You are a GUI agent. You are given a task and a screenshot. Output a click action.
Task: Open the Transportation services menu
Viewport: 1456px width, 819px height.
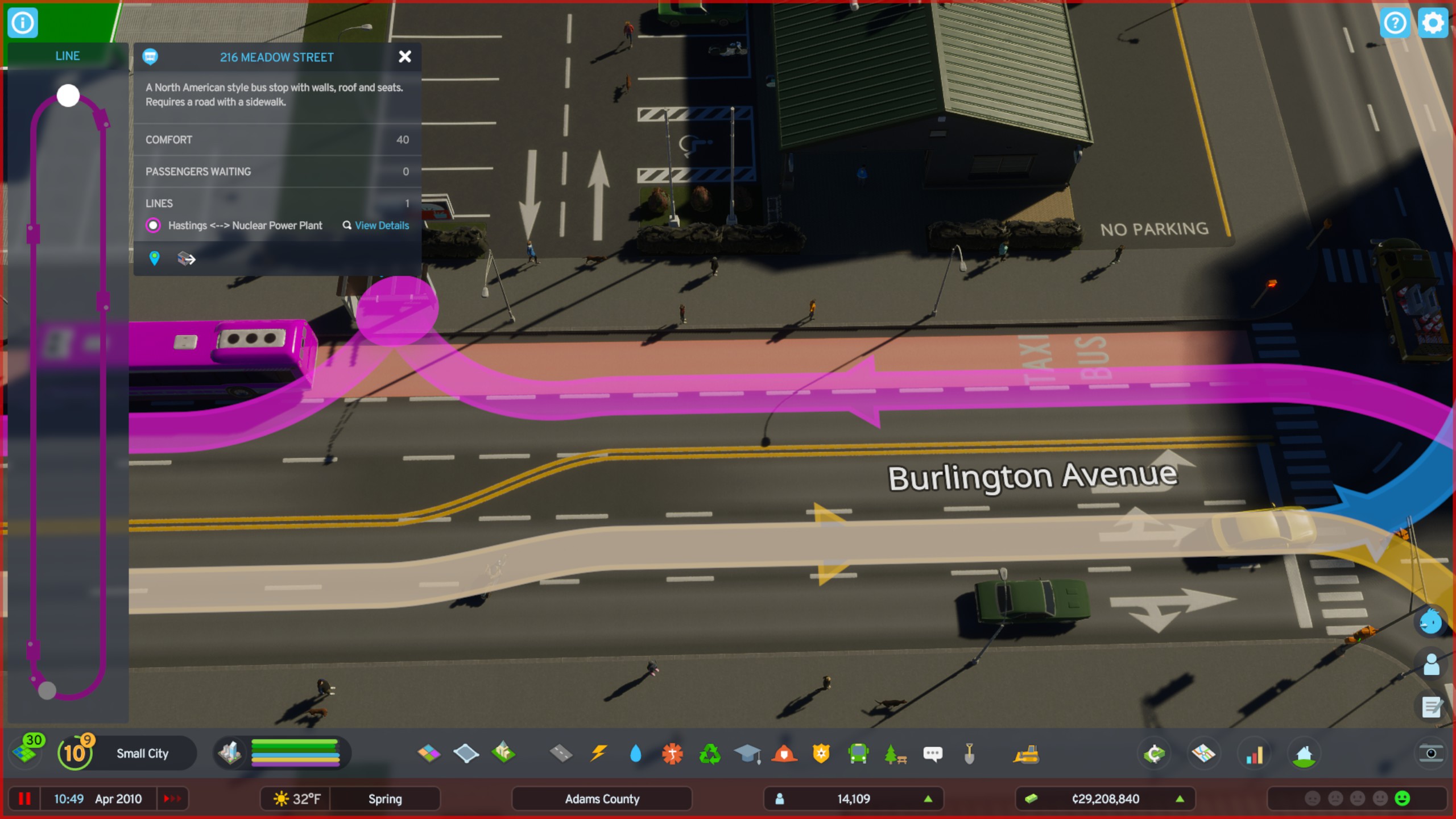[x=857, y=753]
